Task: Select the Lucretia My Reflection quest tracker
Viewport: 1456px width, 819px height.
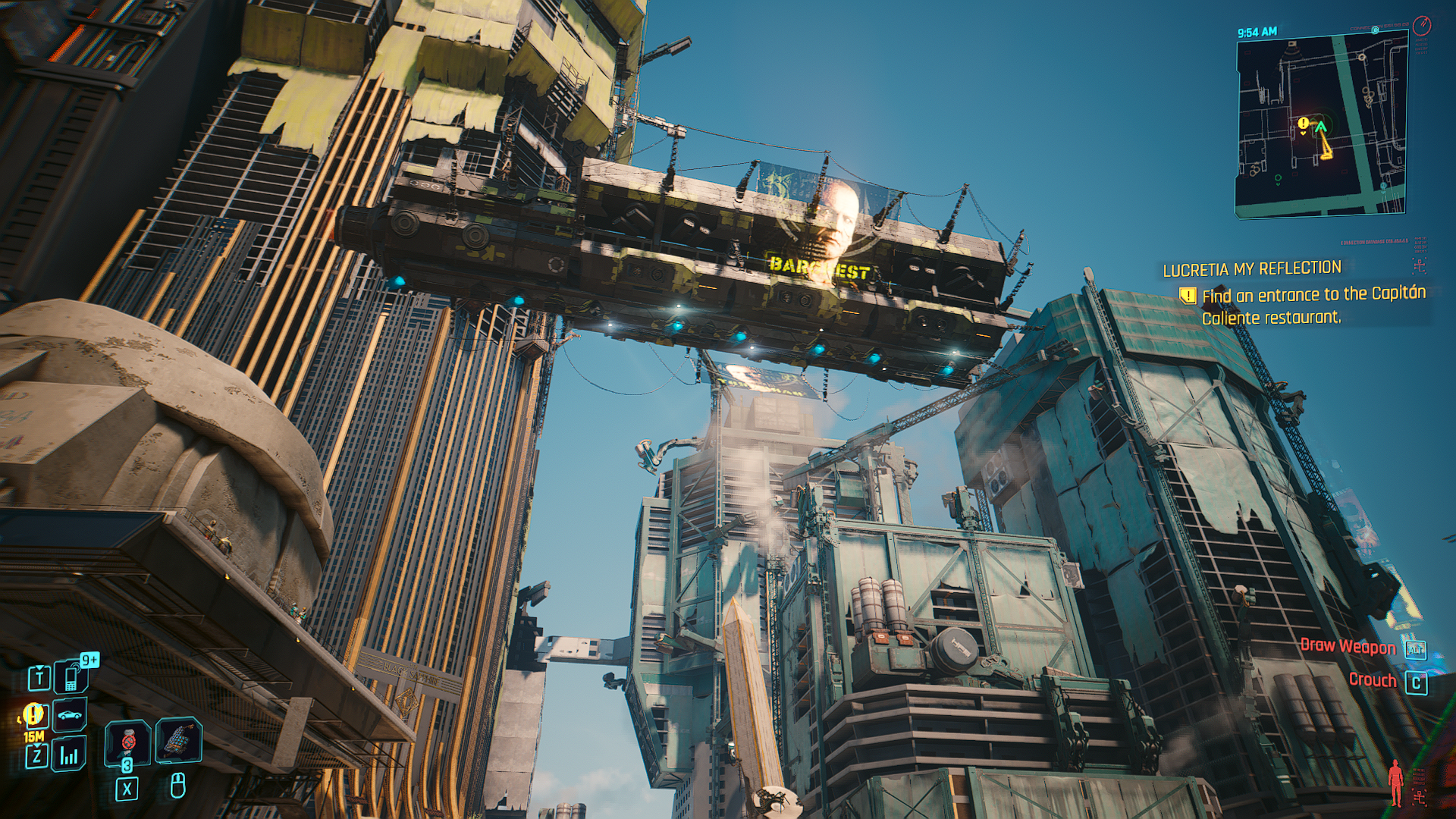Action: click(1251, 268)
